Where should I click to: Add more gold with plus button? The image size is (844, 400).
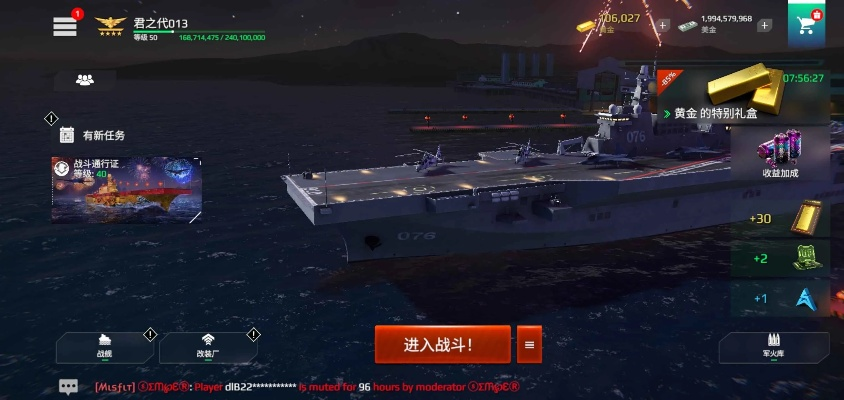[662, 25]
